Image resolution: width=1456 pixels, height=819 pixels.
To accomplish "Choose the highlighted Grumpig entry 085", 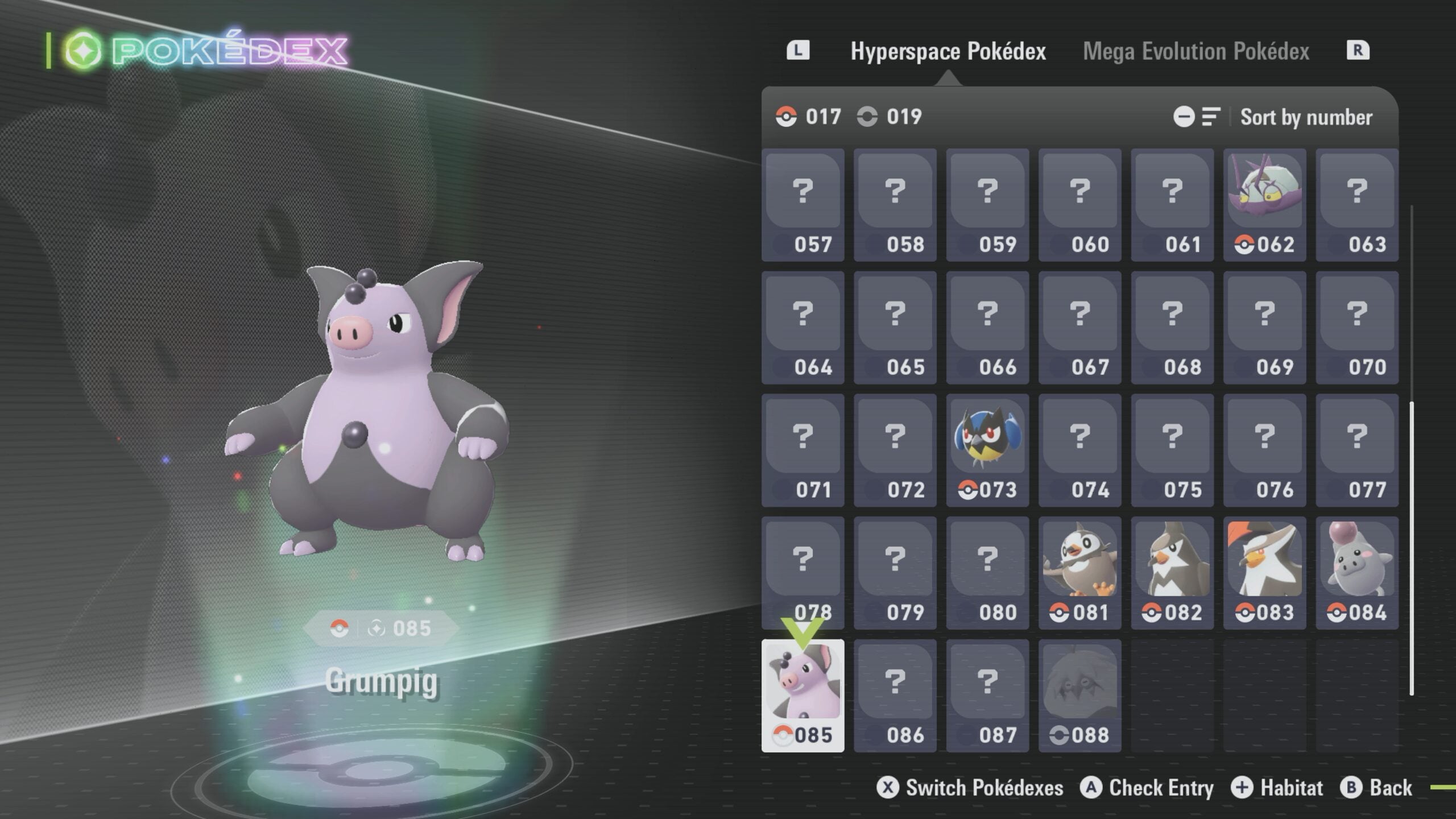I will coord(803,696).
